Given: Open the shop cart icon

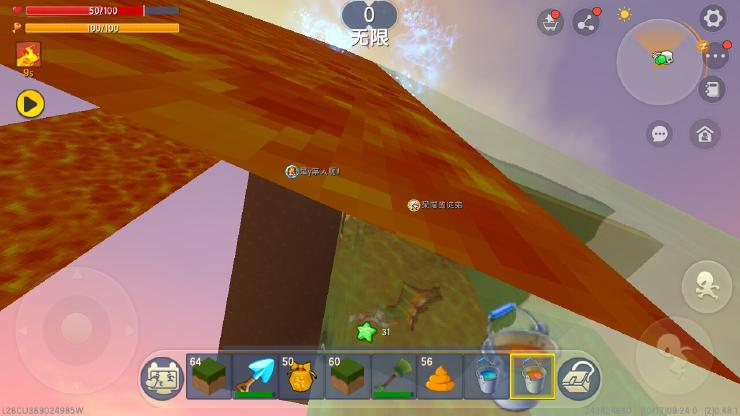Looking at the screenshot, I should tap(549, 22).
